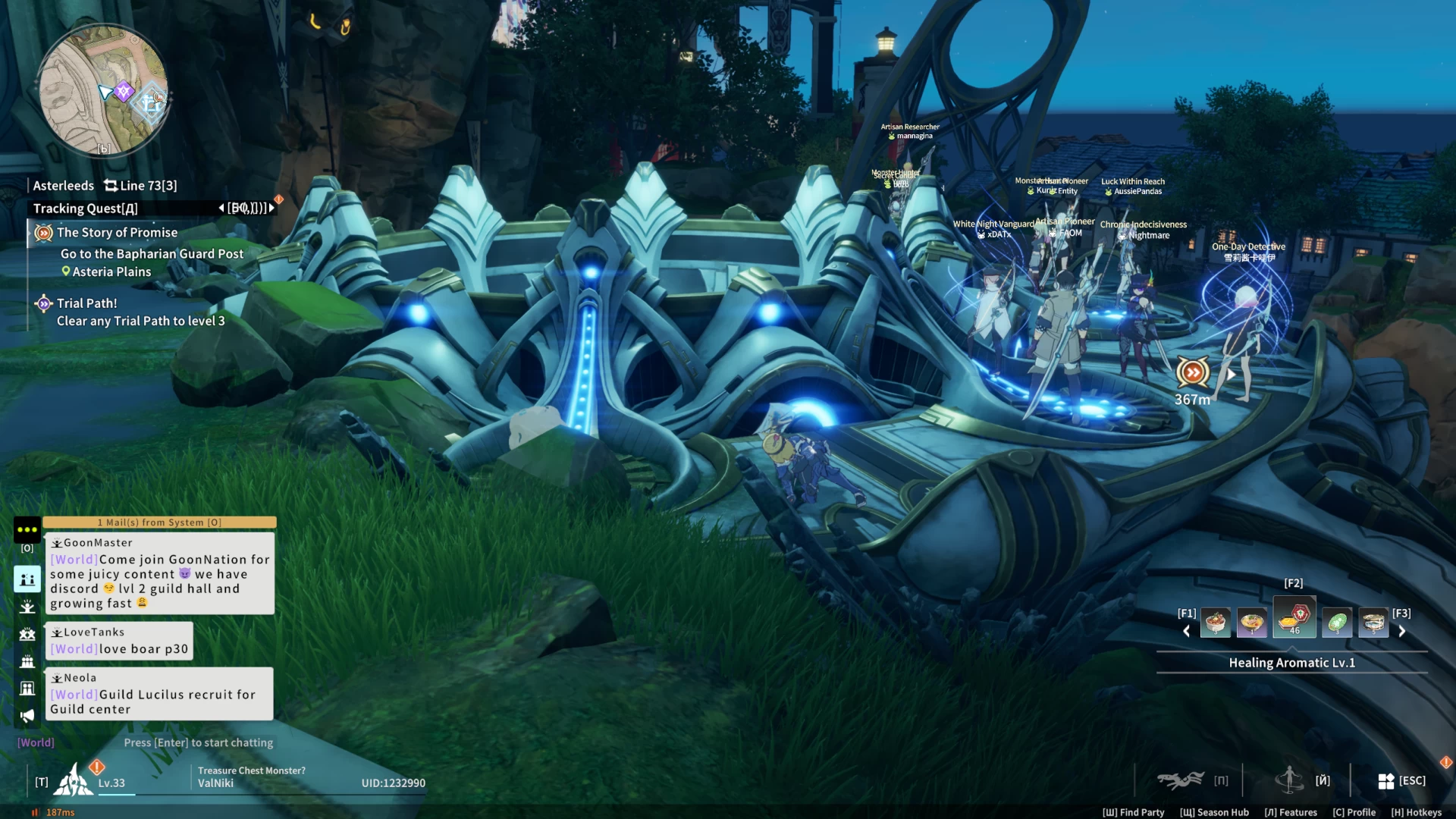The height and width of the screenshot is (819, 1456).
Task: Open the circular minimap
Action: tap(103, 91)
